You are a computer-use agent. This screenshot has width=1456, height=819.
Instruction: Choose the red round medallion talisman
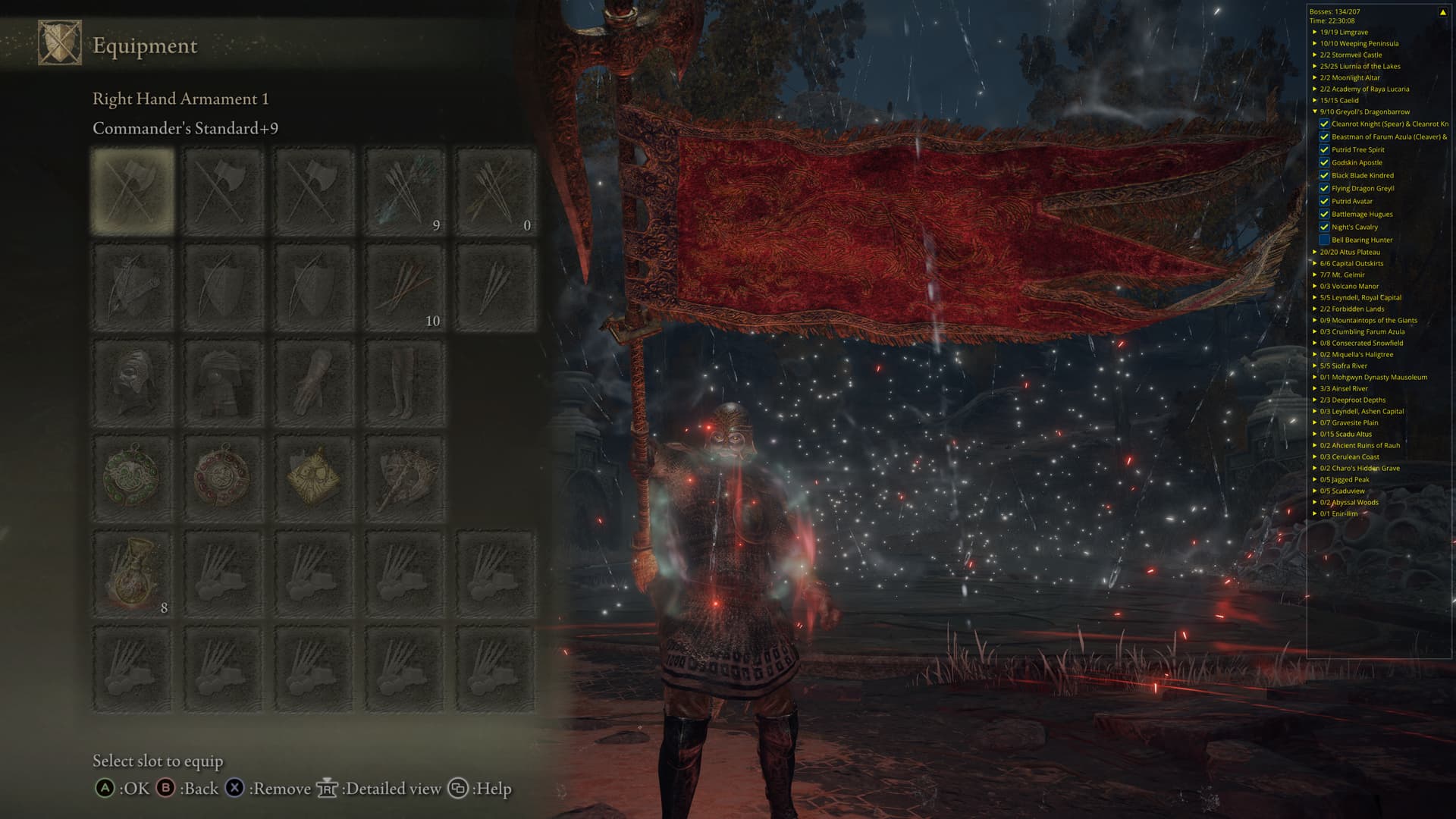pos(223,478)
